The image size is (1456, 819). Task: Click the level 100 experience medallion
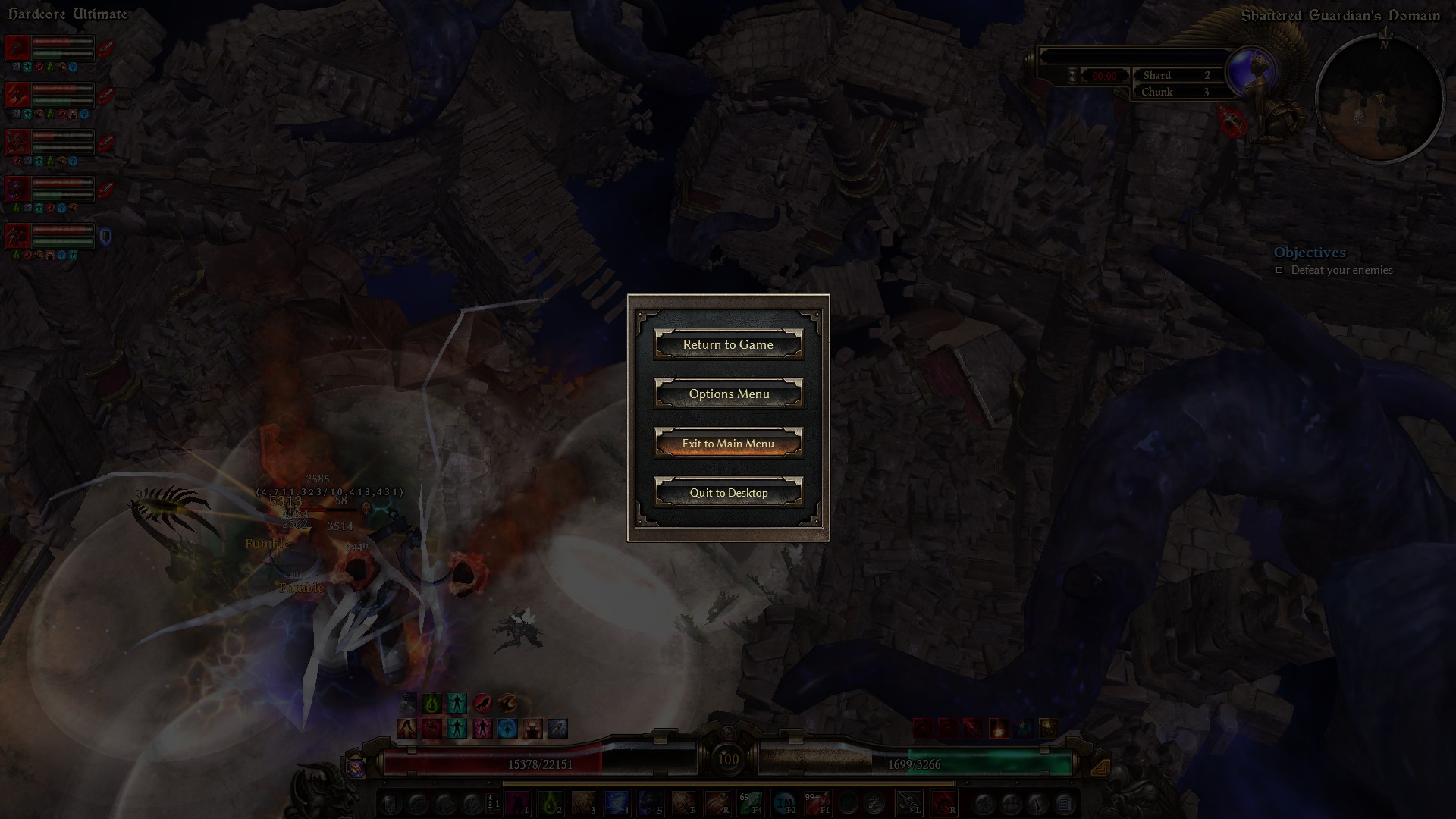click(x=728, y=758)
